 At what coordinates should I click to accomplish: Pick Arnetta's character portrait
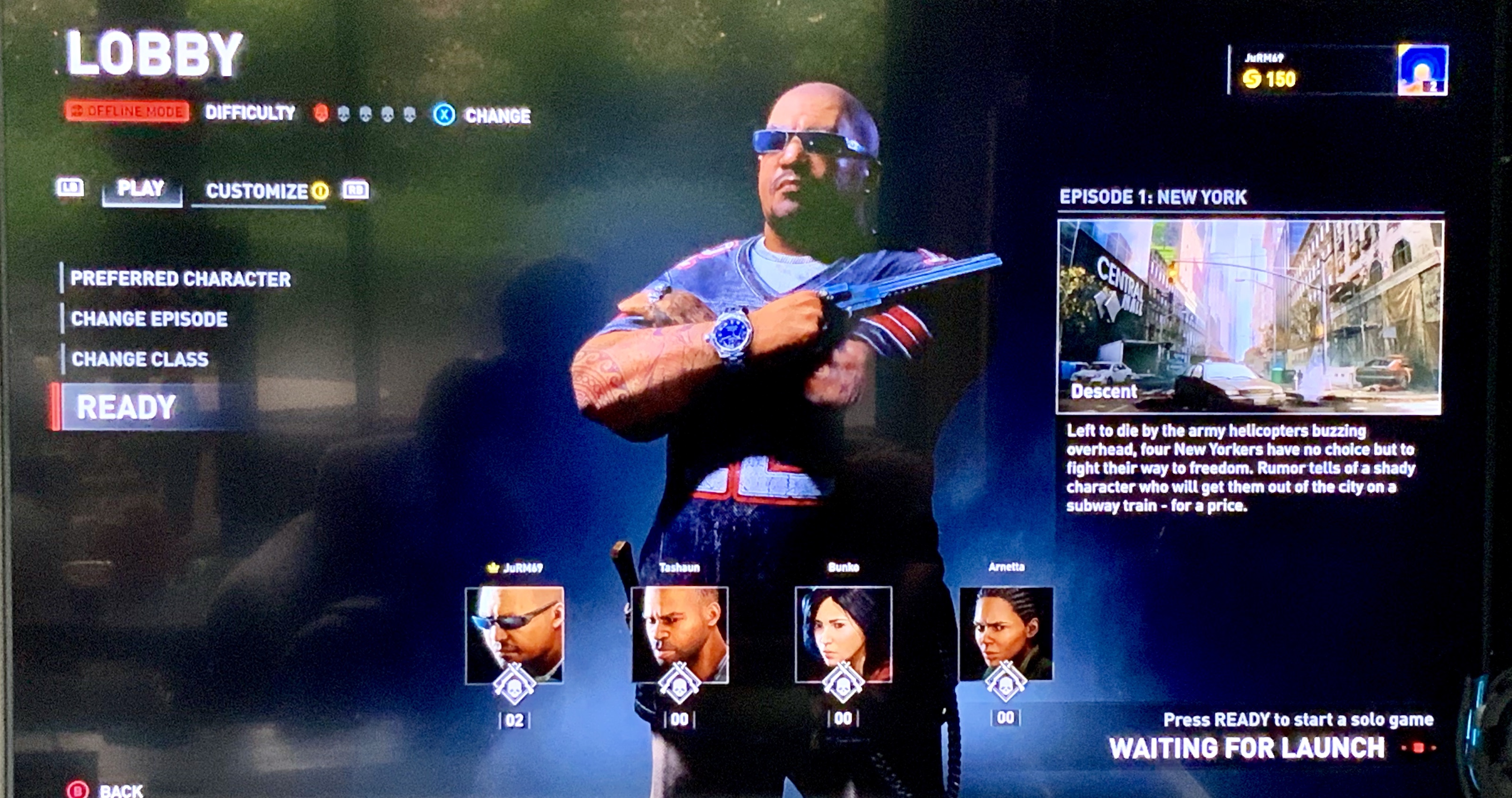coord(1006,633)
